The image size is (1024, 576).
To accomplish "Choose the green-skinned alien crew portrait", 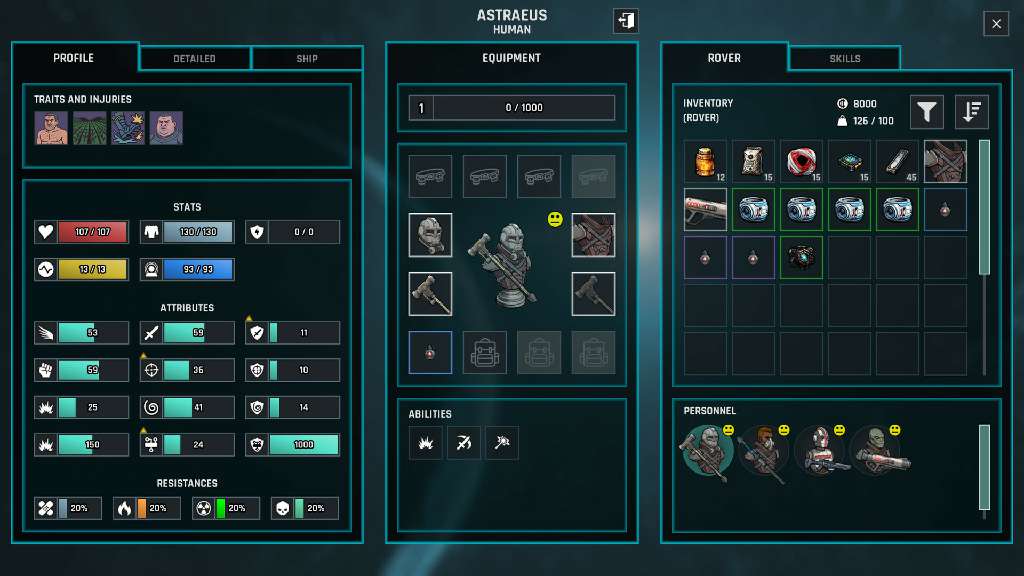I will point(881,452).
